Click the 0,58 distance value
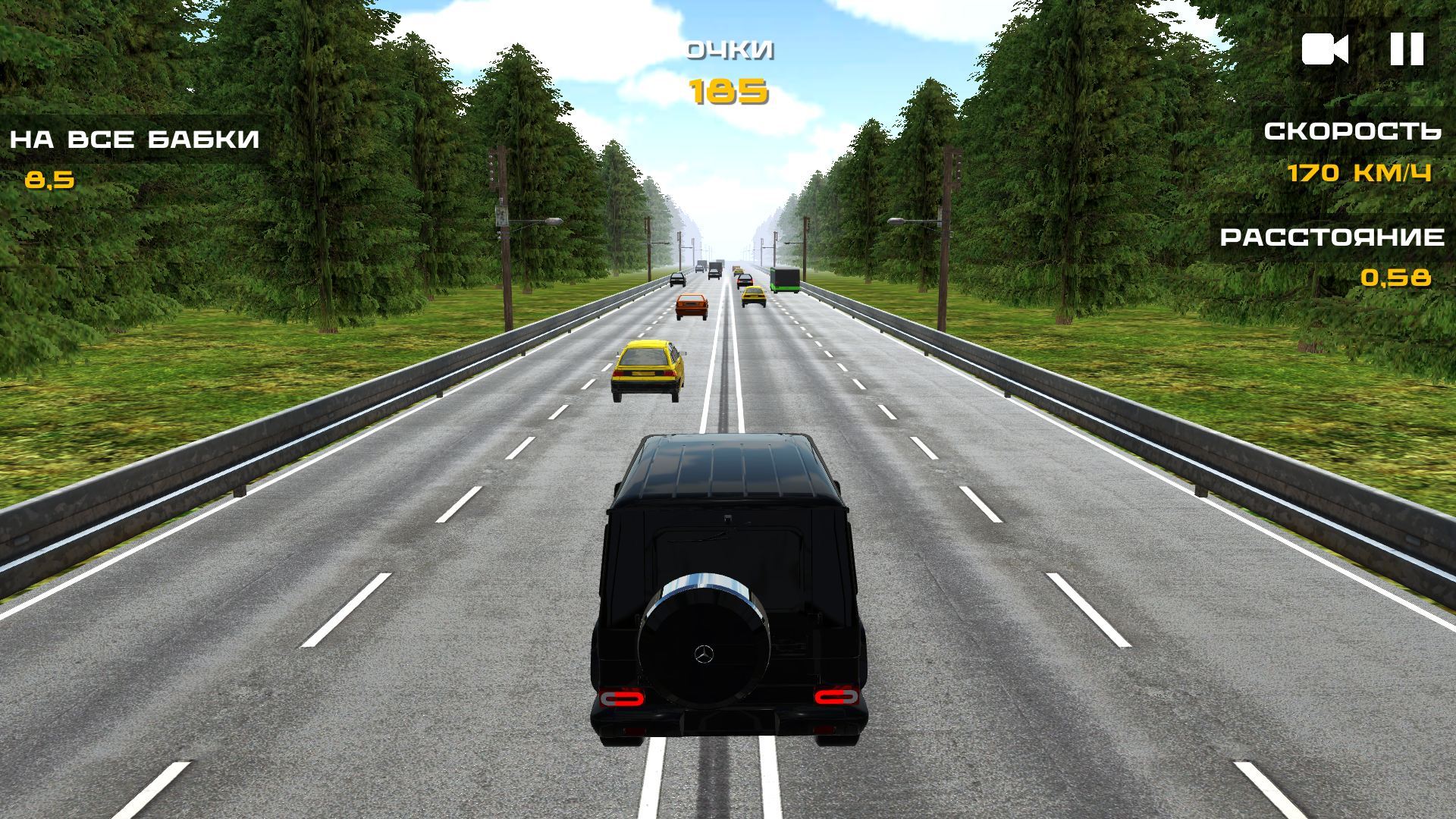The height and width of the screenshot is (819, 1456). (x=1395, y=279)
